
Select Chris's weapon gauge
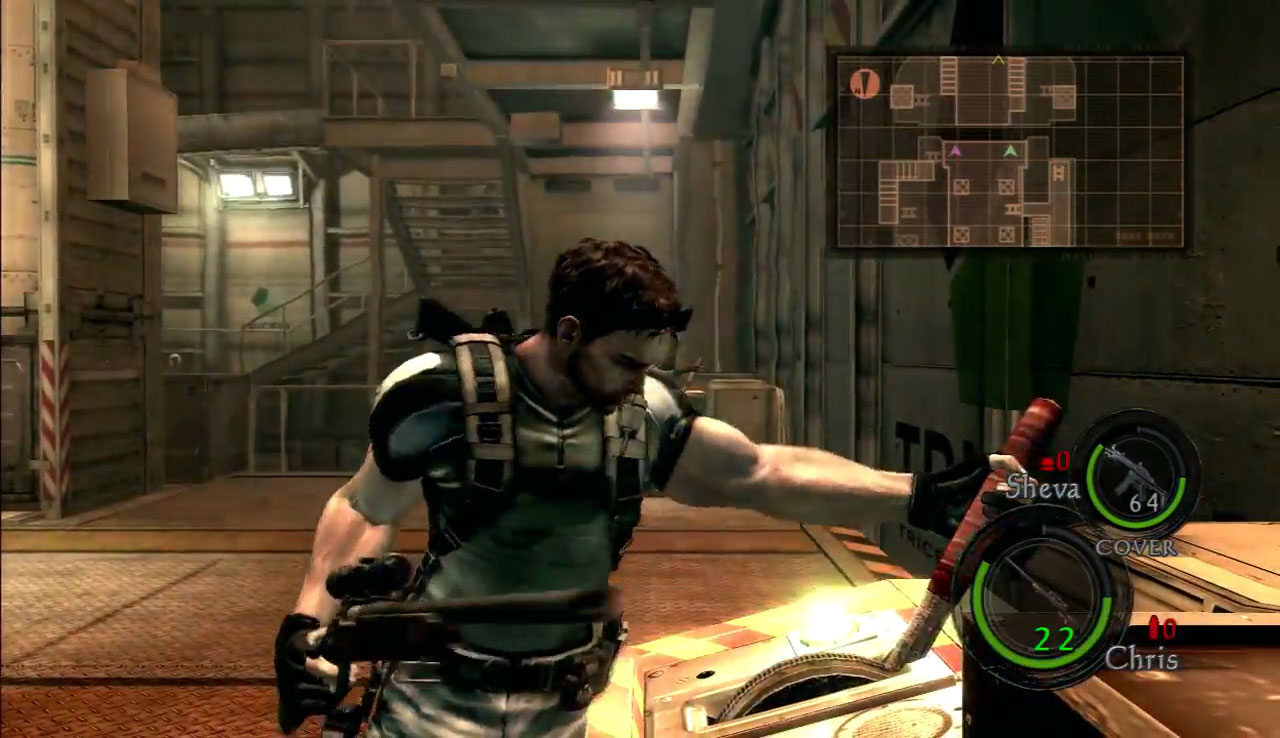[x=1041, y=600]
